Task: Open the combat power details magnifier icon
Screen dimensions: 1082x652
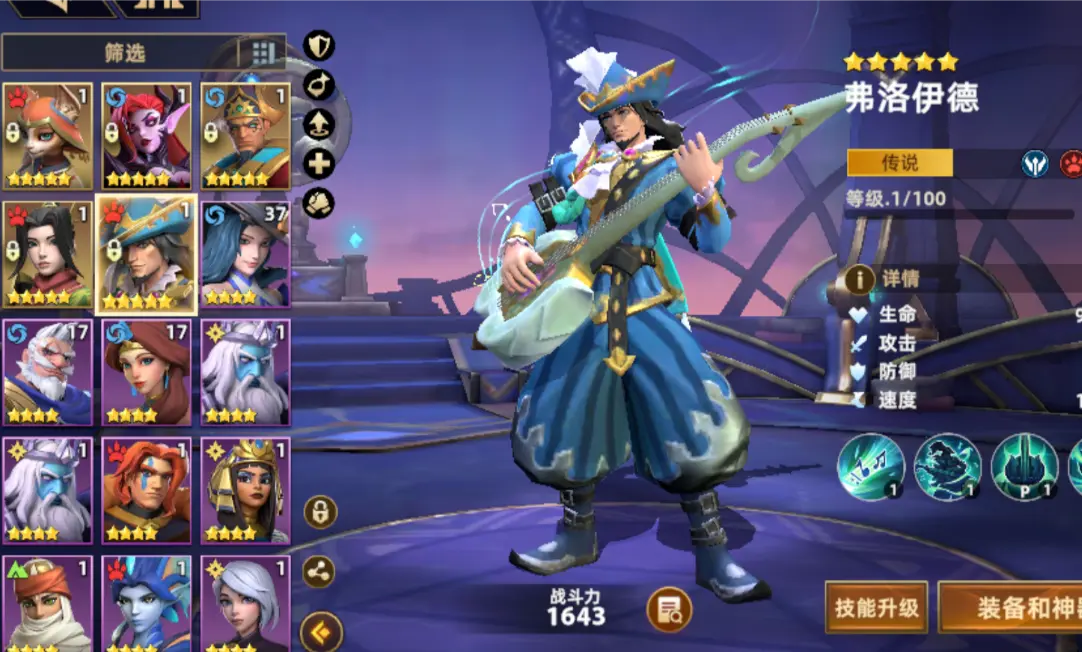Action: point(669,609)
